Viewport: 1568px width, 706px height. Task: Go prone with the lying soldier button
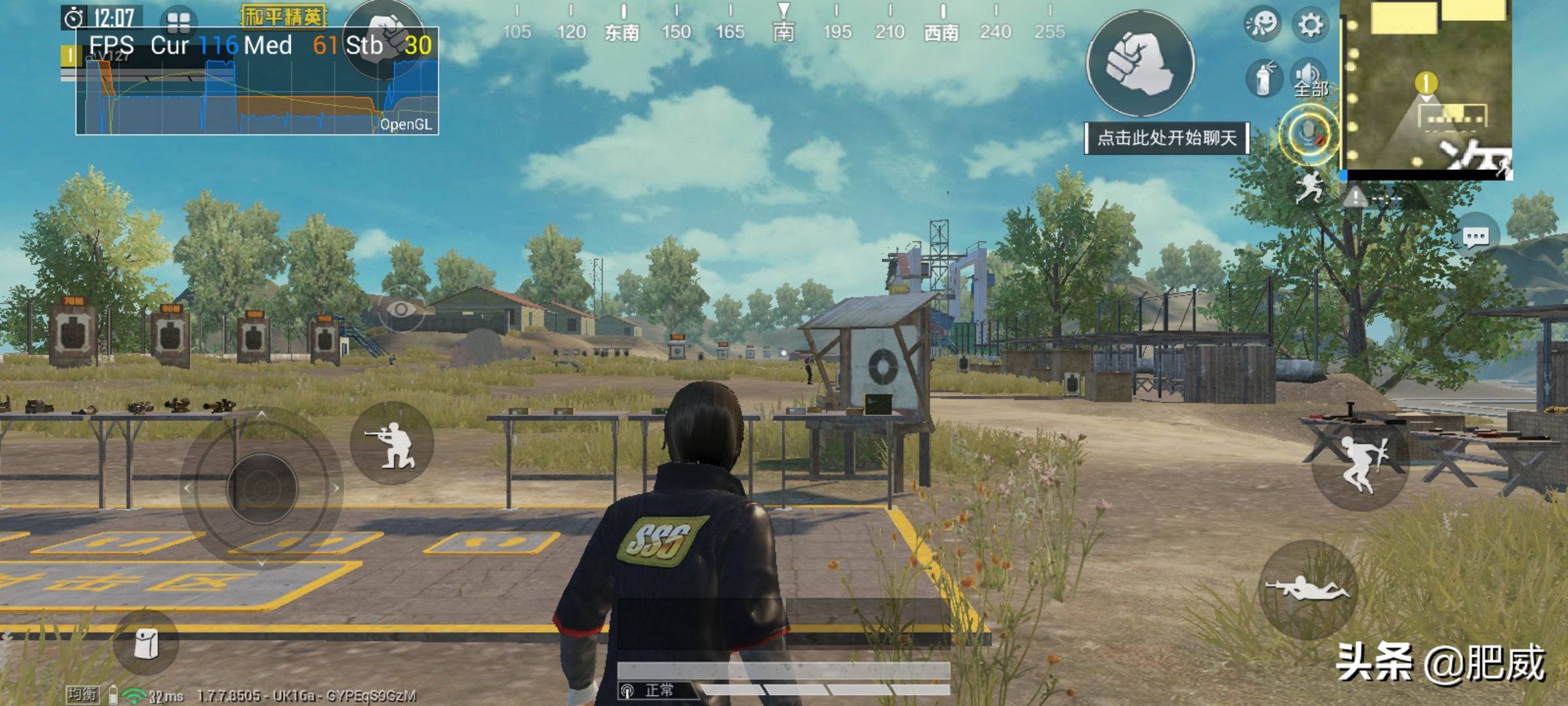[x=1307, y=588]
